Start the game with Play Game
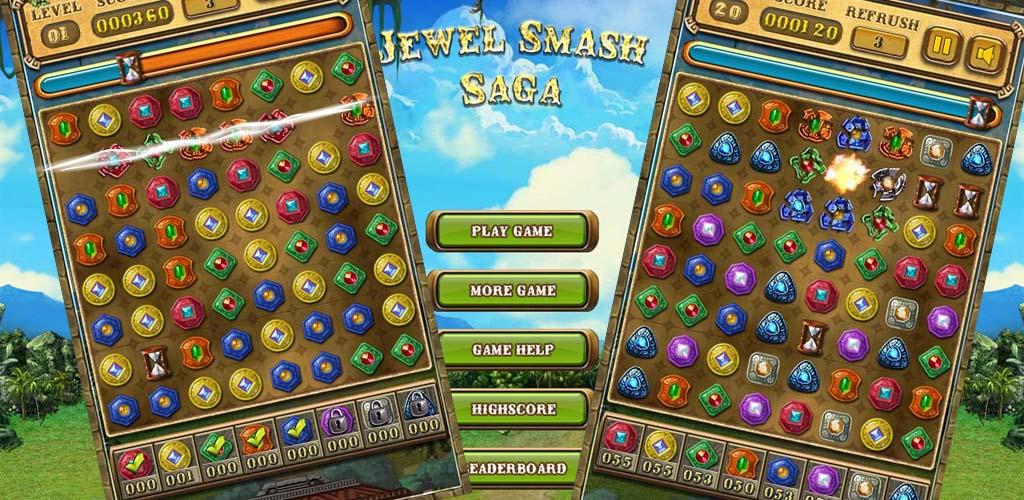Screen dimensions: 1024x500 (511, 231)
